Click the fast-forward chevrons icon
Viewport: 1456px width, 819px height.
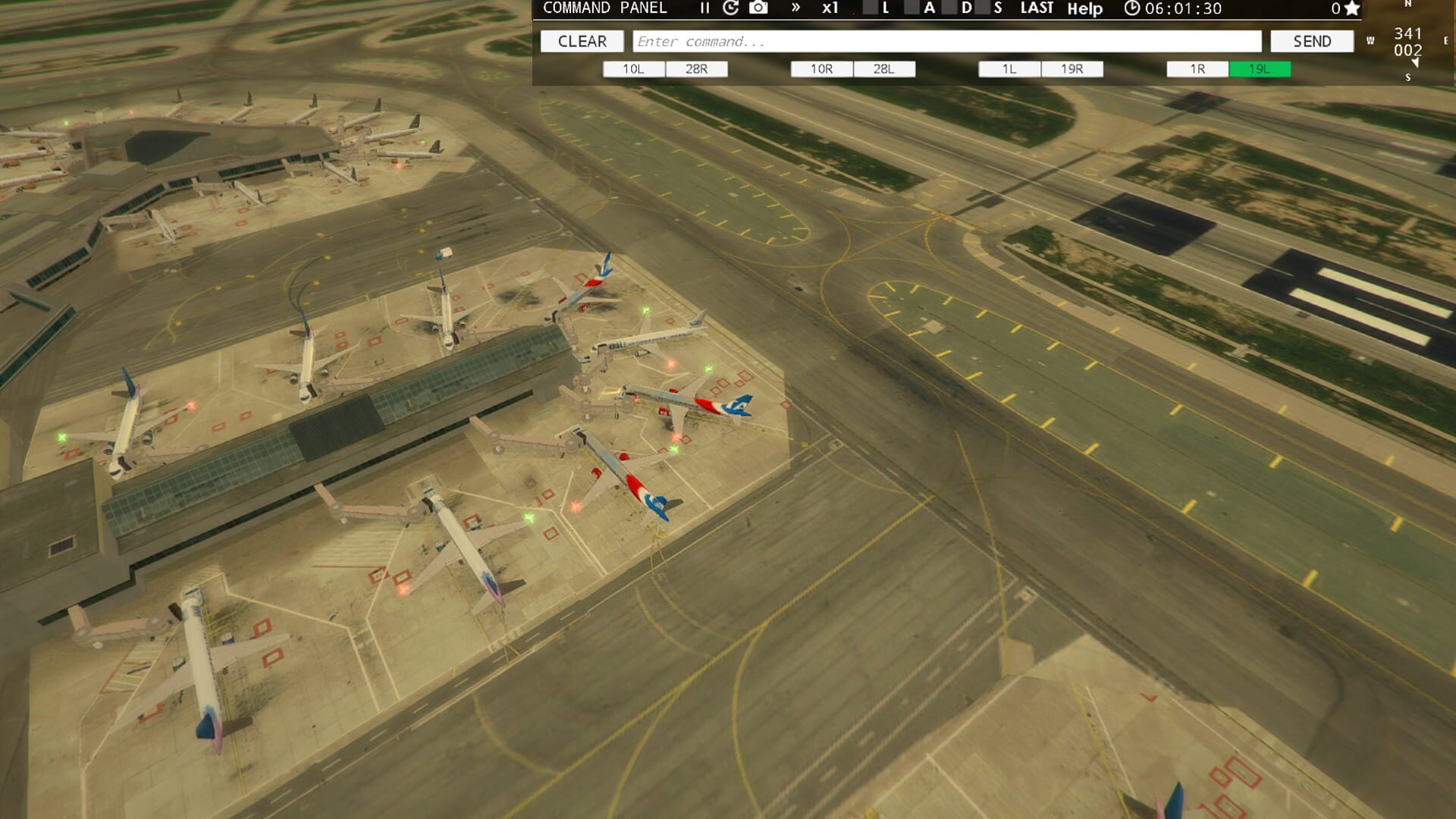click(x=794, y=9)
